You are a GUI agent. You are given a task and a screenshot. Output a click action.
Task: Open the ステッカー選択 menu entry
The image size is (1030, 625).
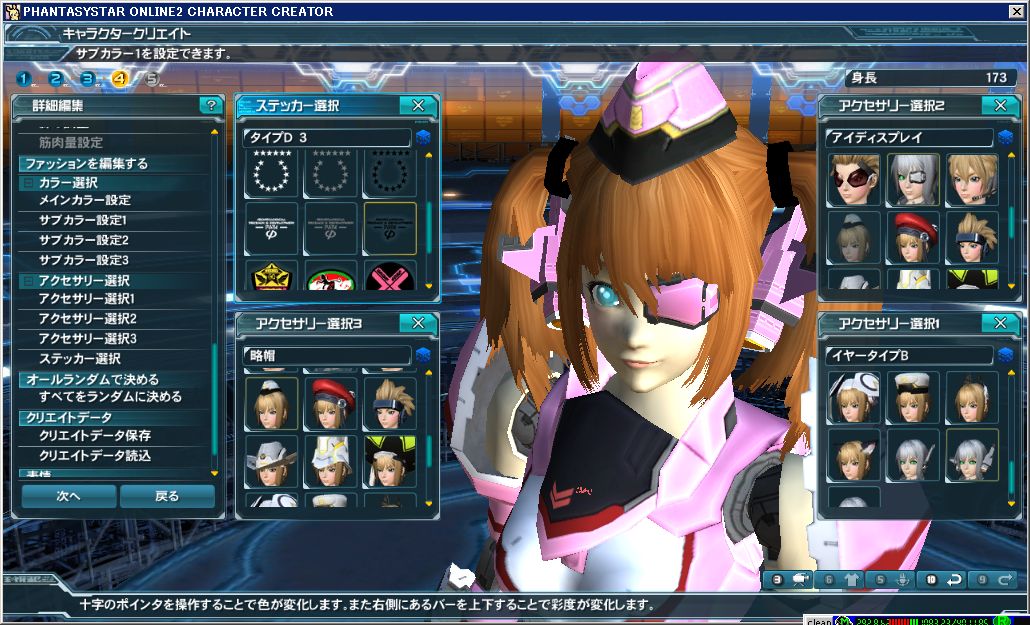80,358
